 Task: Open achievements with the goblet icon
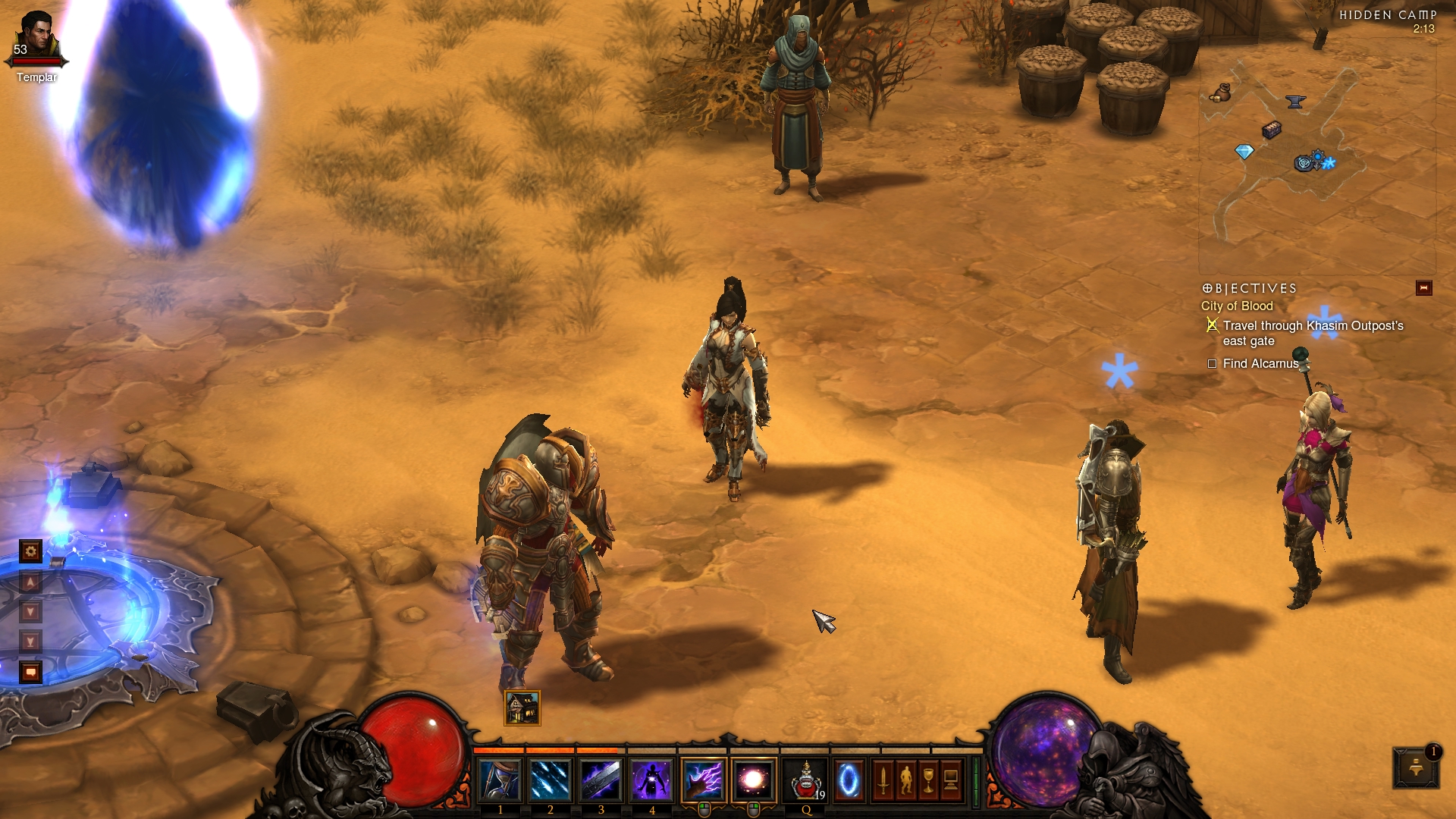click(928, 780)
